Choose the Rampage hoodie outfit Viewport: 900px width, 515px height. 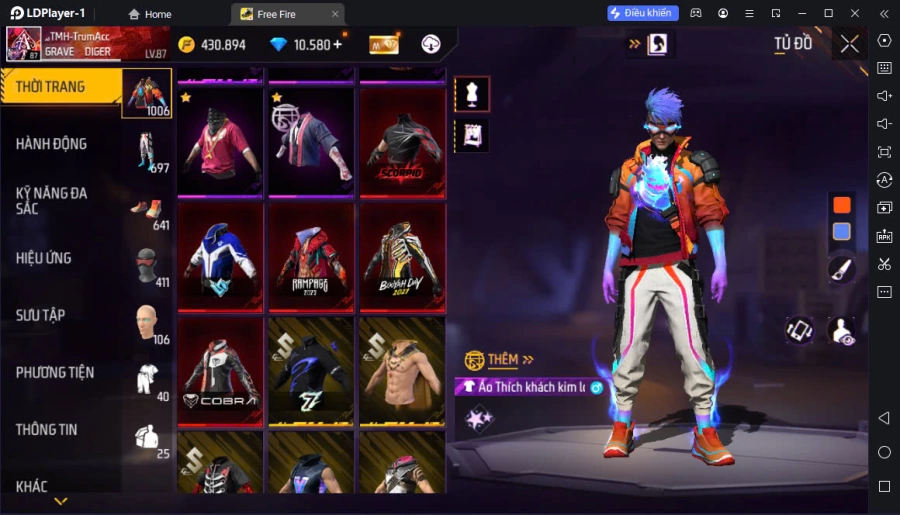pyautogui.click(x=311, y=256)
